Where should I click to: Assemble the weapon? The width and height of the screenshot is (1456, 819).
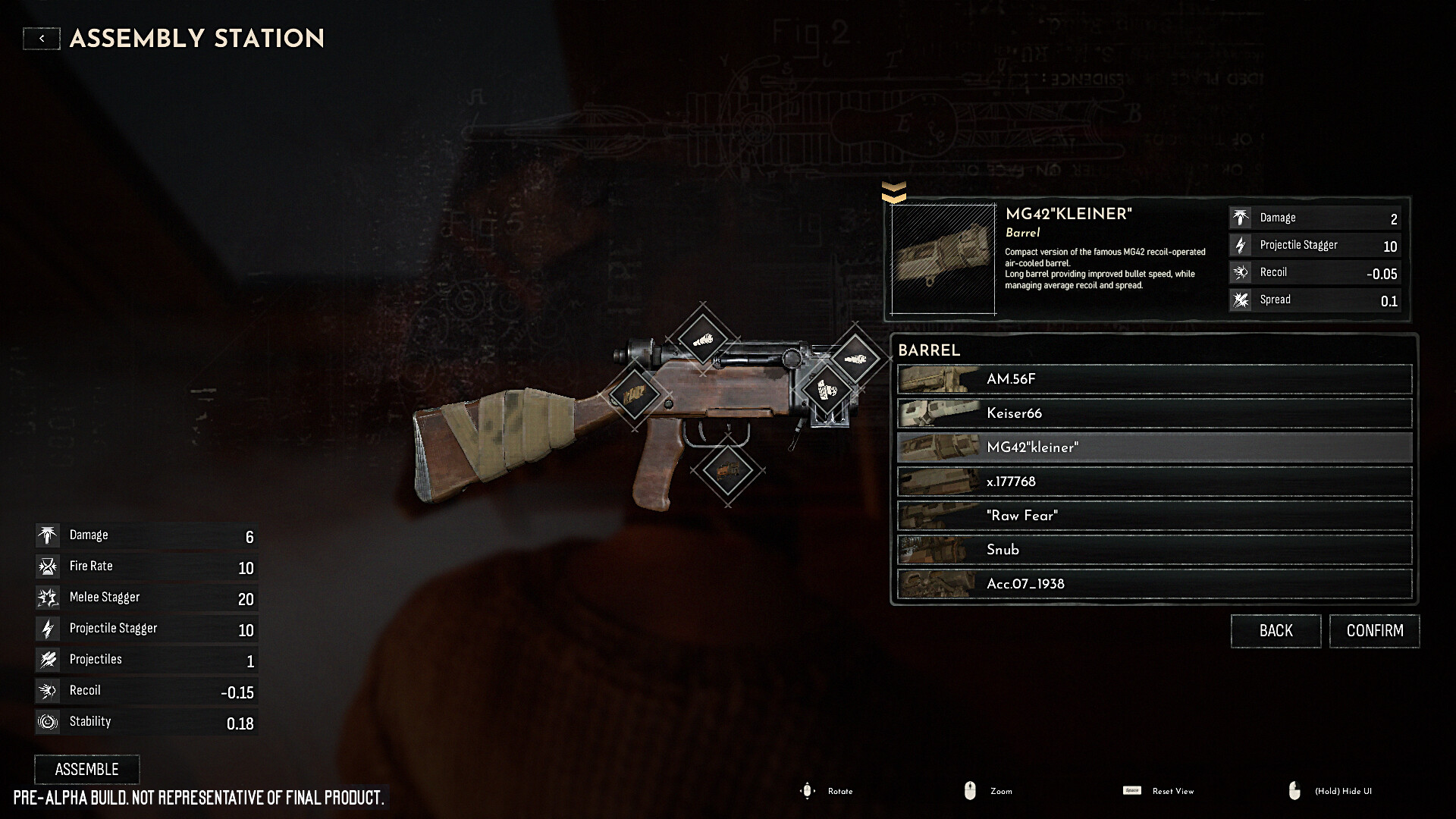pyautogui.click(x=87, y=769)
